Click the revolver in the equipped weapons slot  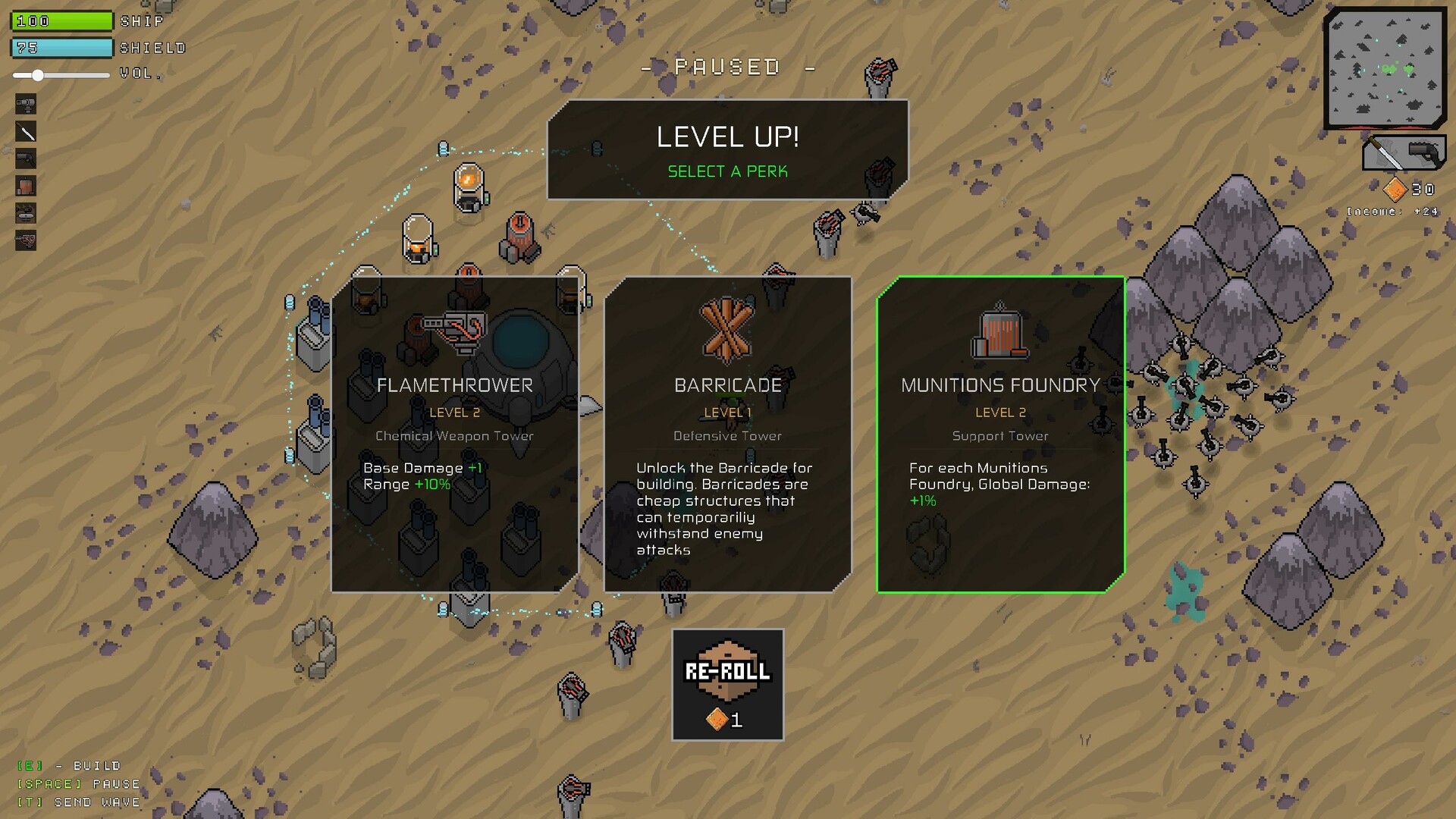[1424, 153]
